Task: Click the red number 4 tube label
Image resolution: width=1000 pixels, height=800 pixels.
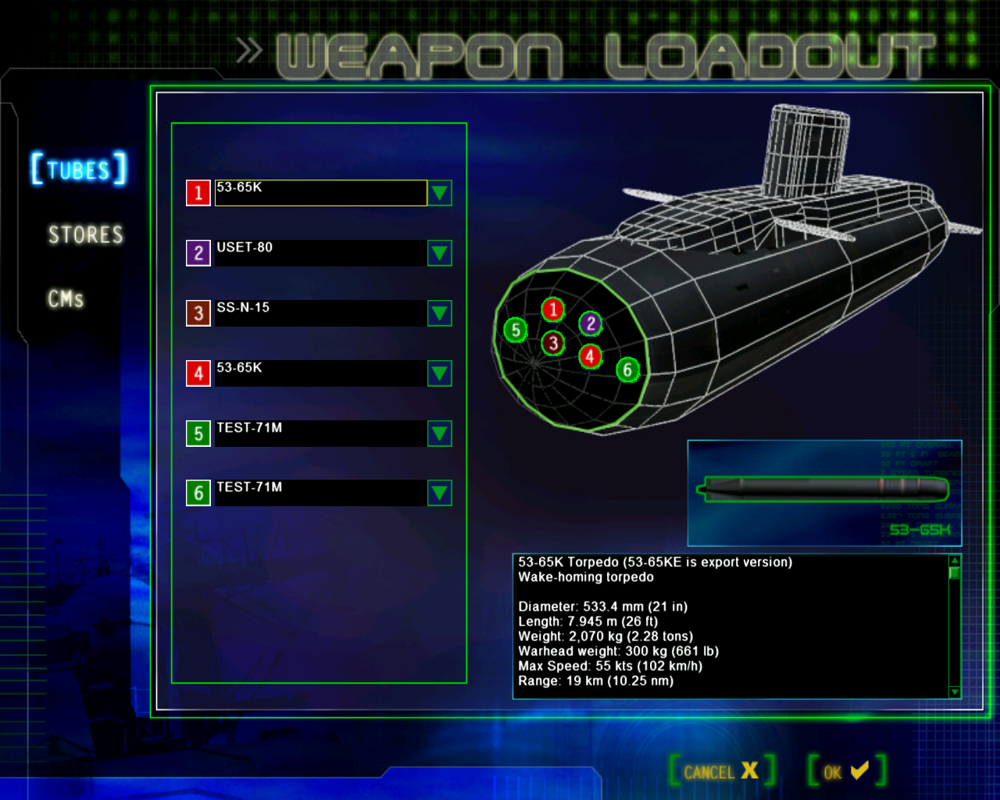Action: (x=198, y=373)
